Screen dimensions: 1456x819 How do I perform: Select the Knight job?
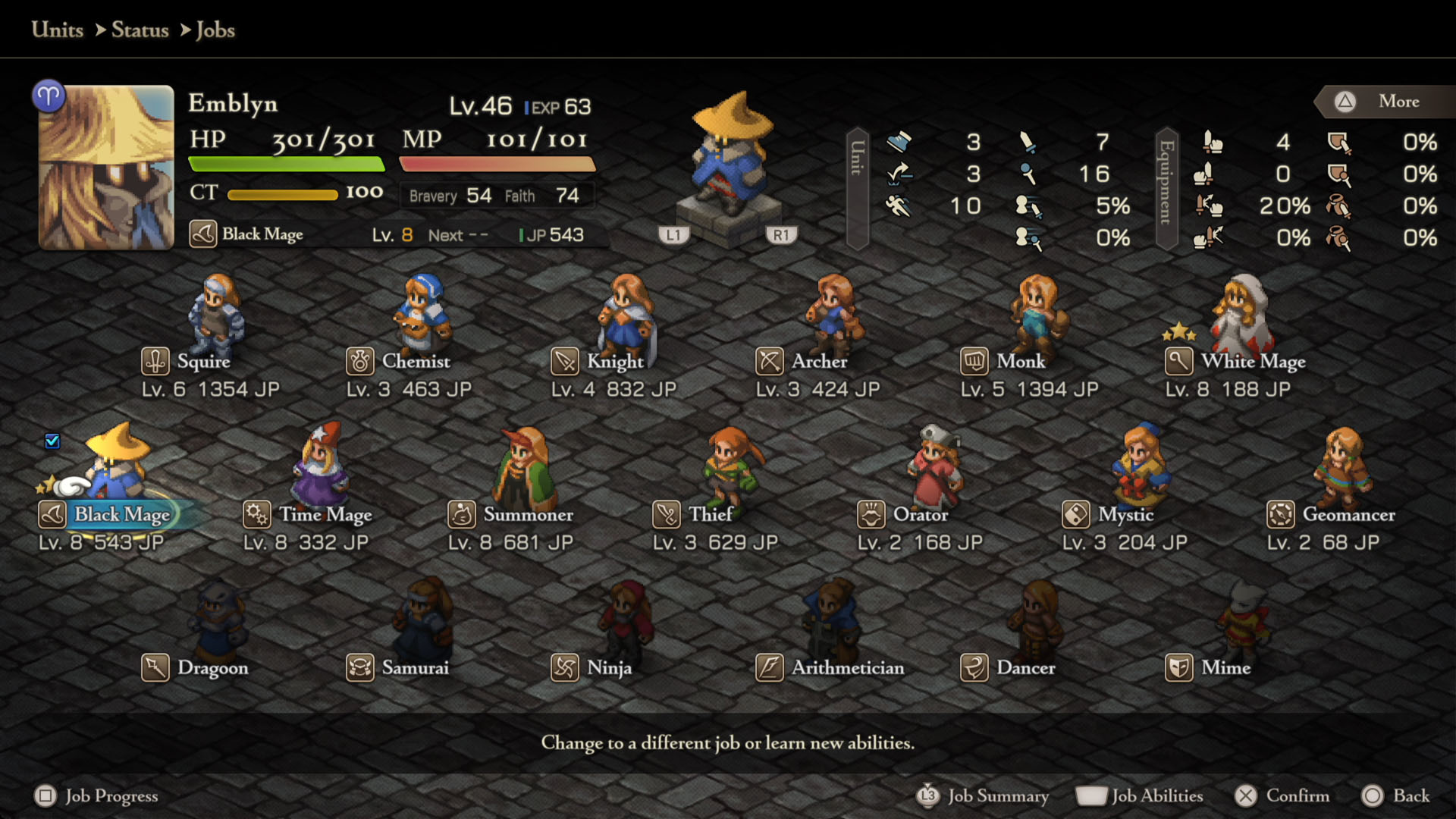614,362
